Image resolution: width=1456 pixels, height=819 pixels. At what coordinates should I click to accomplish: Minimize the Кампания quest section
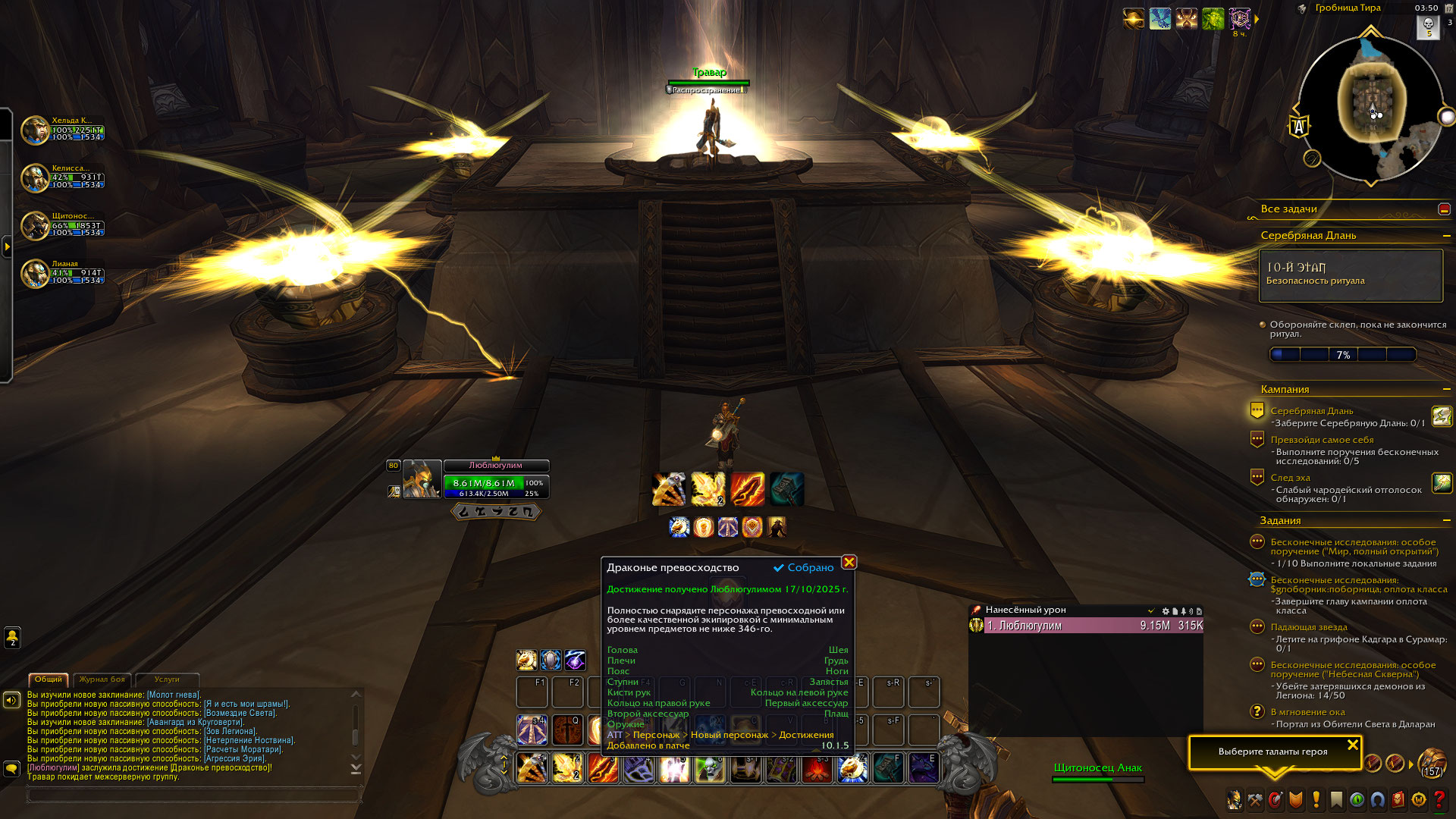(x=1446, y=389)
